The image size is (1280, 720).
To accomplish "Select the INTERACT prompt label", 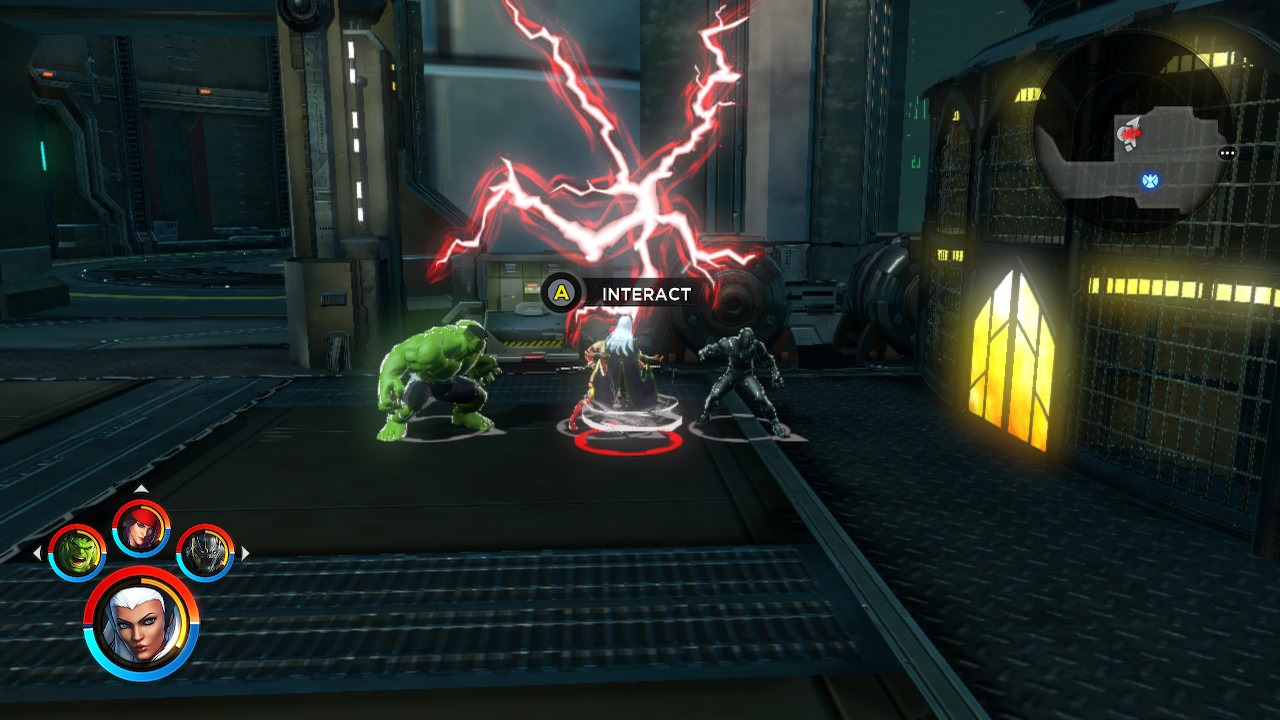I will click(645, 294).
